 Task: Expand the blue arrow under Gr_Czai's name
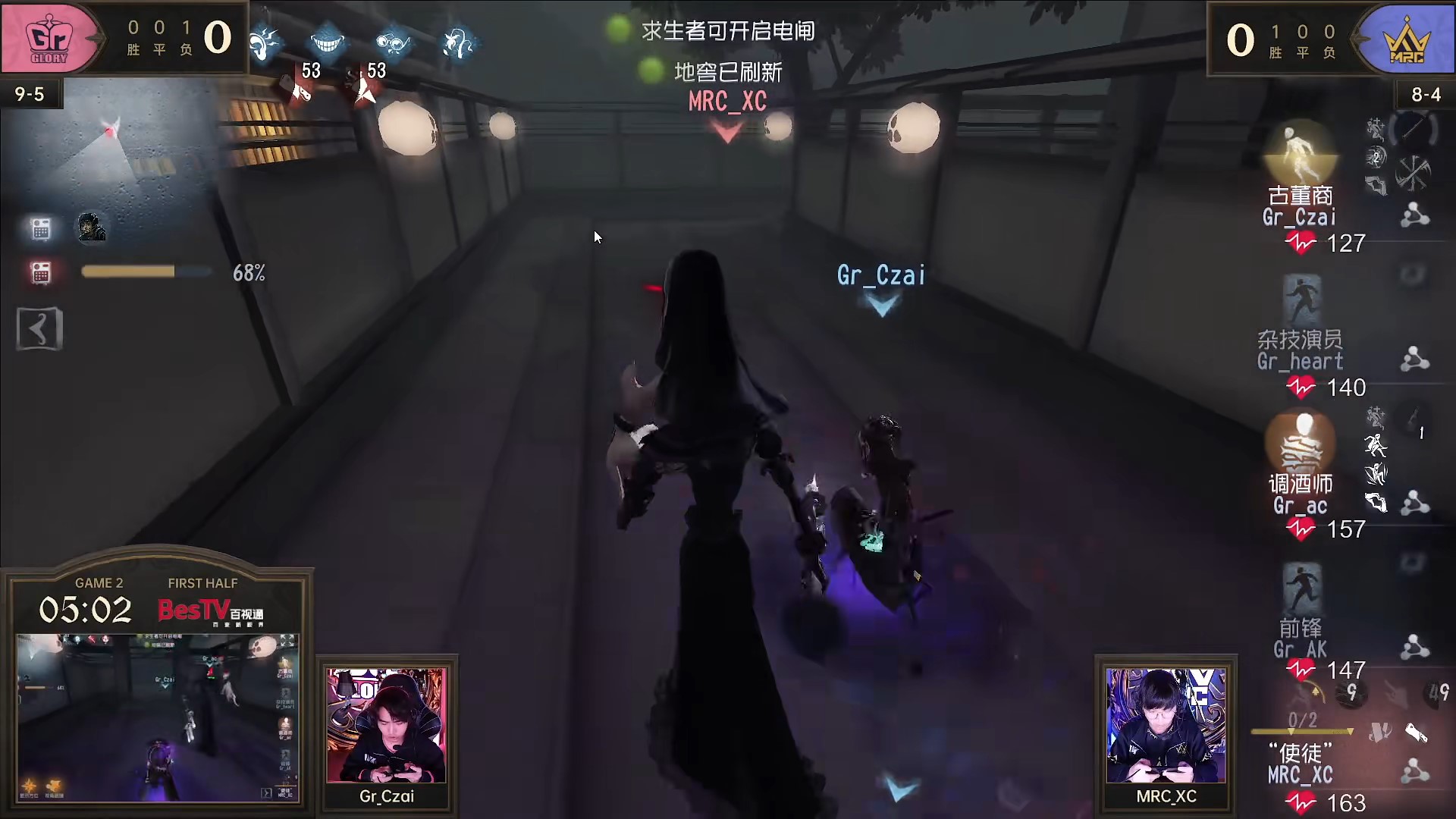(x=881, y=306)
